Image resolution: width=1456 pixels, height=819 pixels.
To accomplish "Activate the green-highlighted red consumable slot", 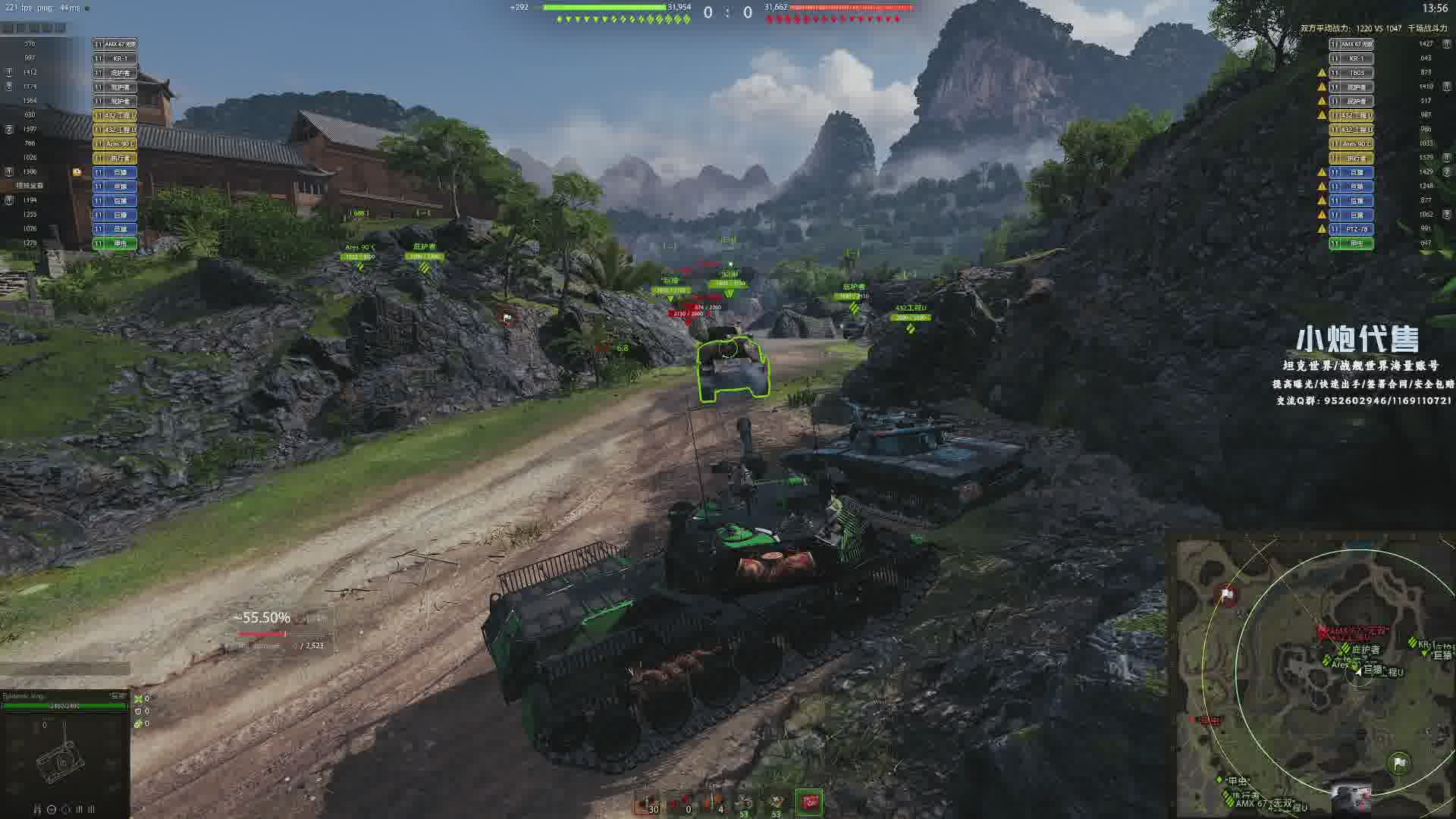I will click(808, 802).
